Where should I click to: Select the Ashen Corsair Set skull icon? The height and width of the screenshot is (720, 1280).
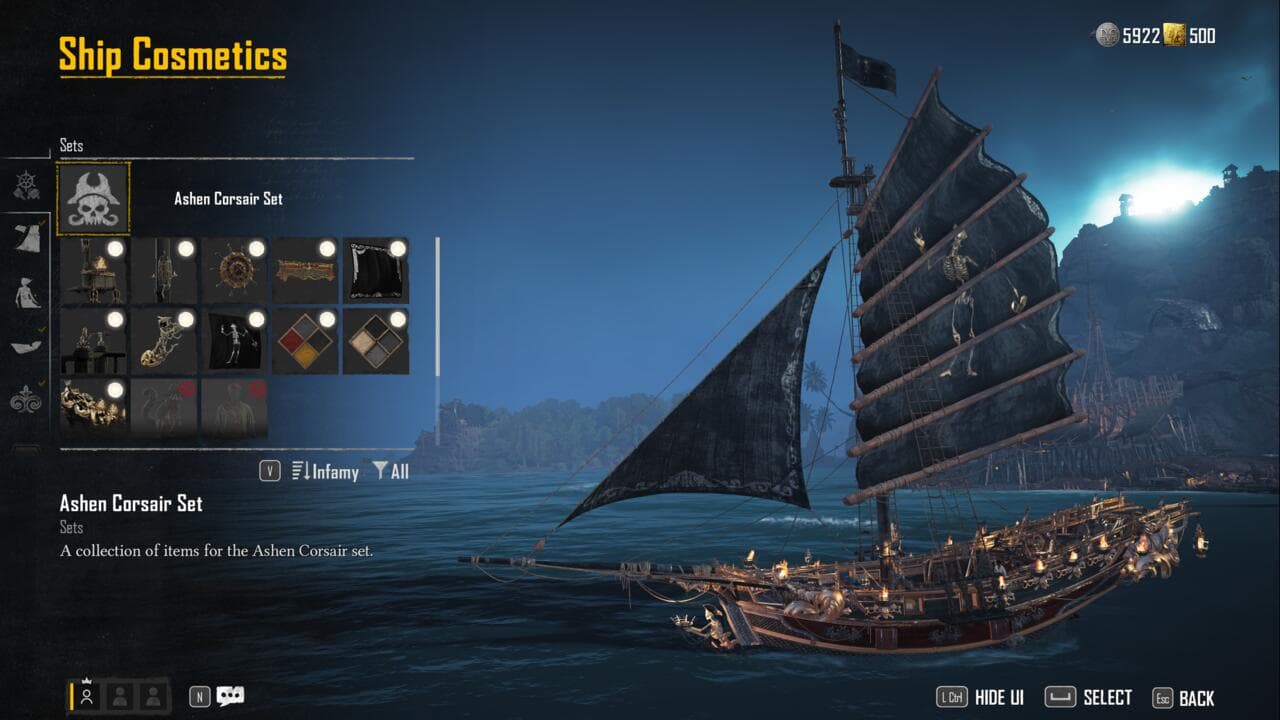(x=93, y=199)
